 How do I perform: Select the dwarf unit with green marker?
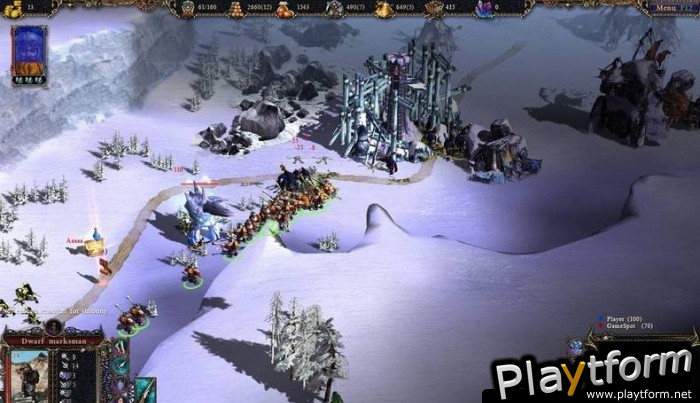(x=190, y=273)
